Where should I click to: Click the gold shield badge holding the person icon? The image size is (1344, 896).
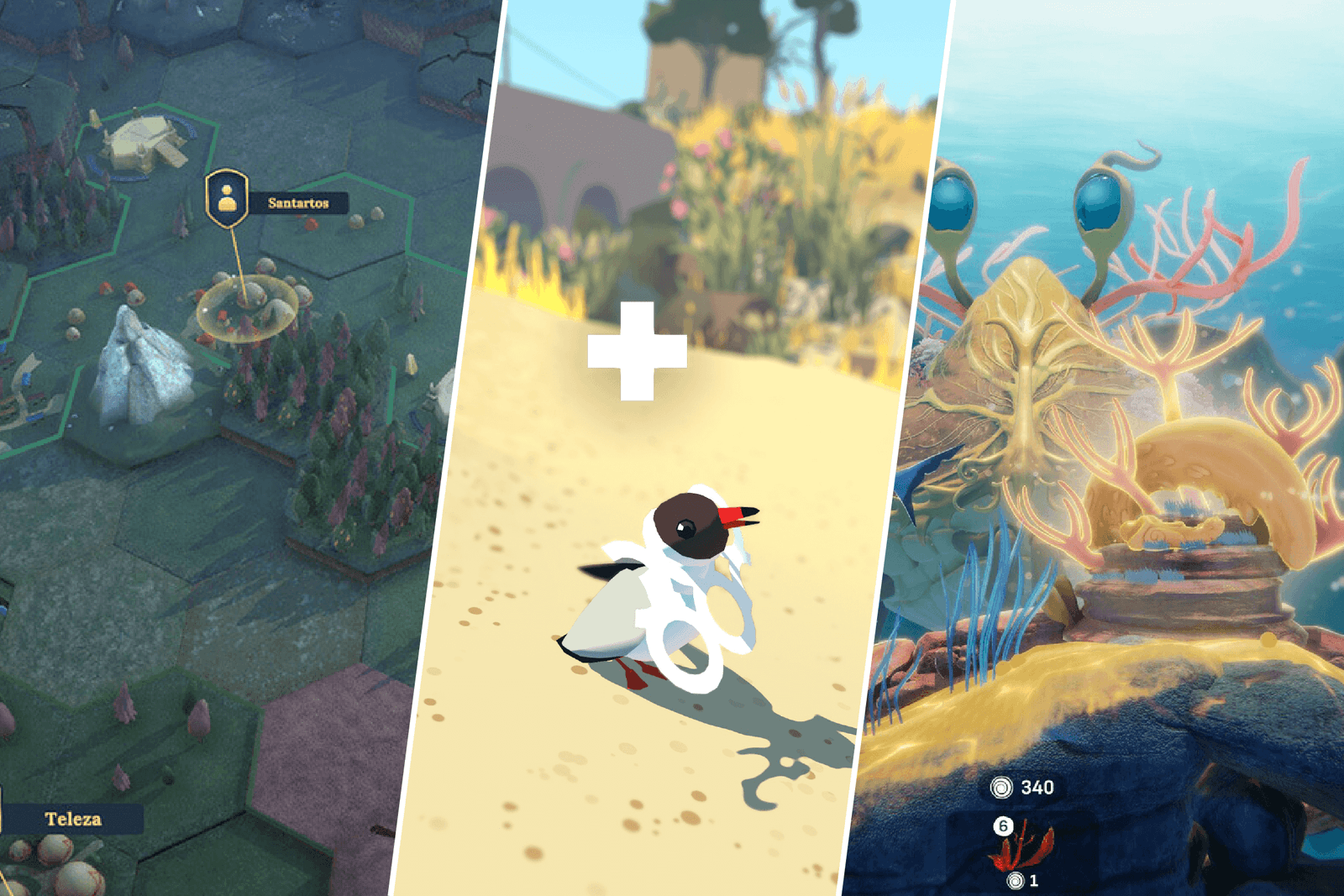coord(227,199)
